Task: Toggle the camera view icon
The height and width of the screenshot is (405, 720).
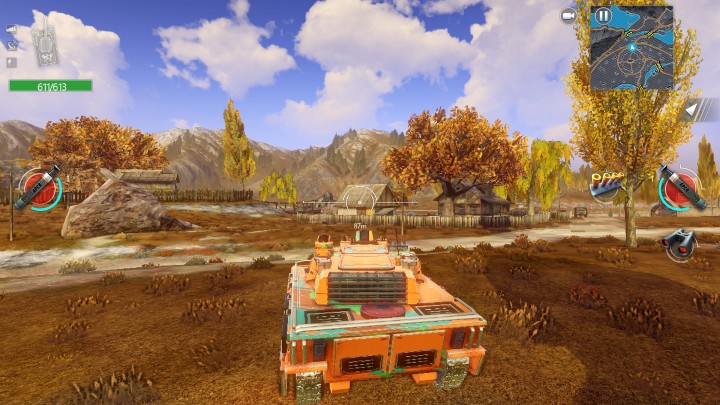Action: 568,16
